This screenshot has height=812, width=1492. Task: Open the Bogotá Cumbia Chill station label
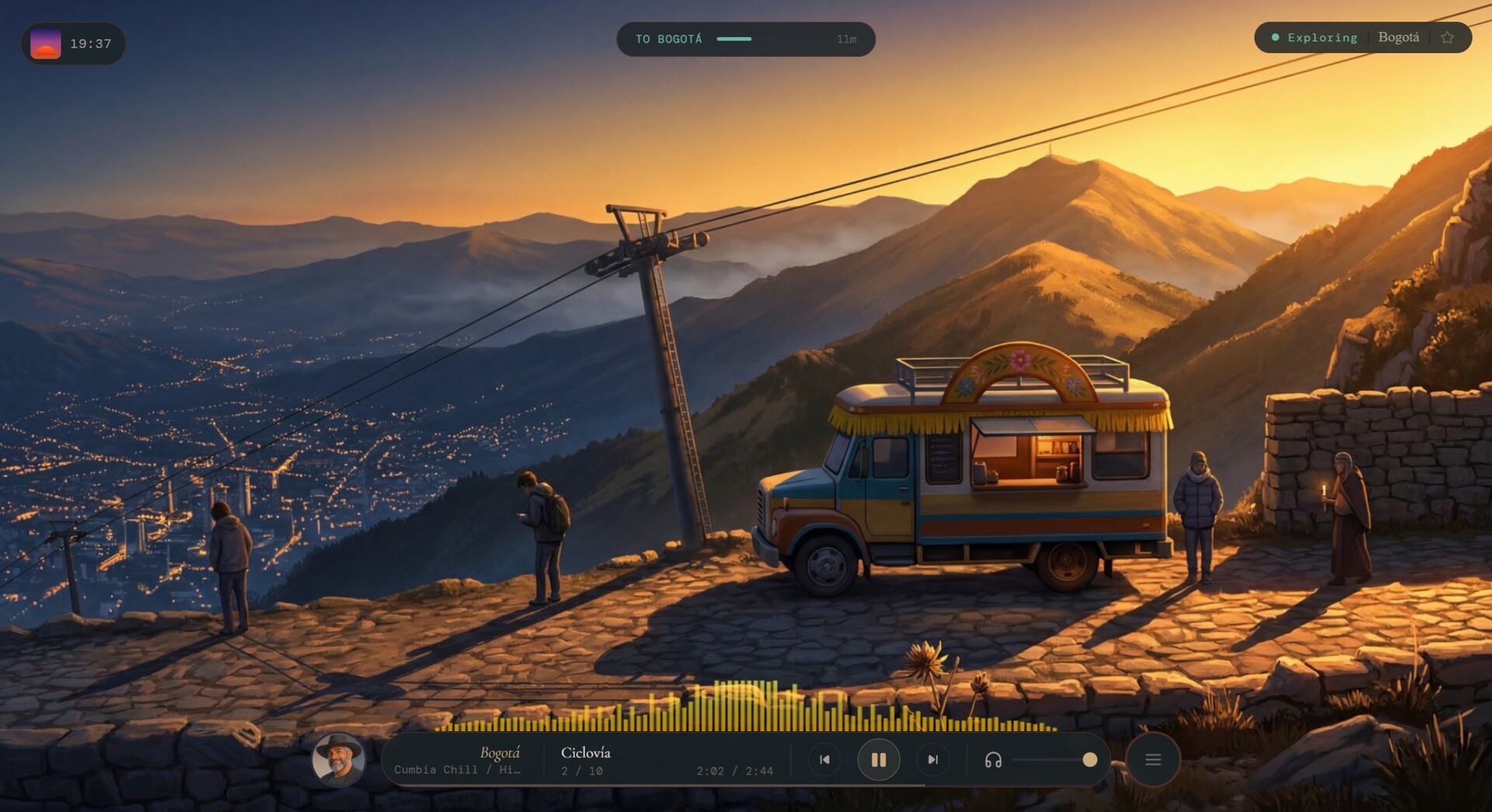[x=458, y=760]
